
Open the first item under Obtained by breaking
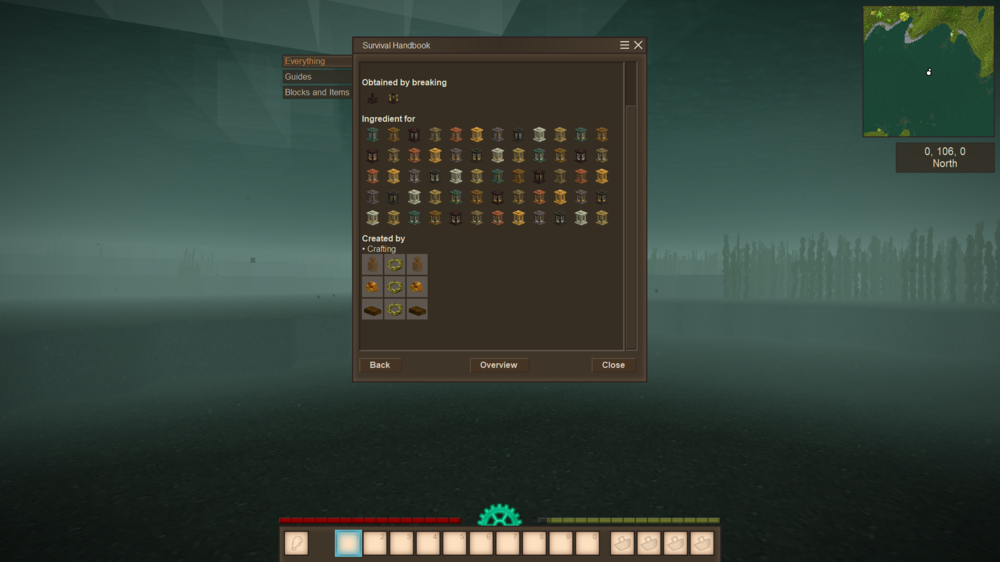click(x=373, y=98)
